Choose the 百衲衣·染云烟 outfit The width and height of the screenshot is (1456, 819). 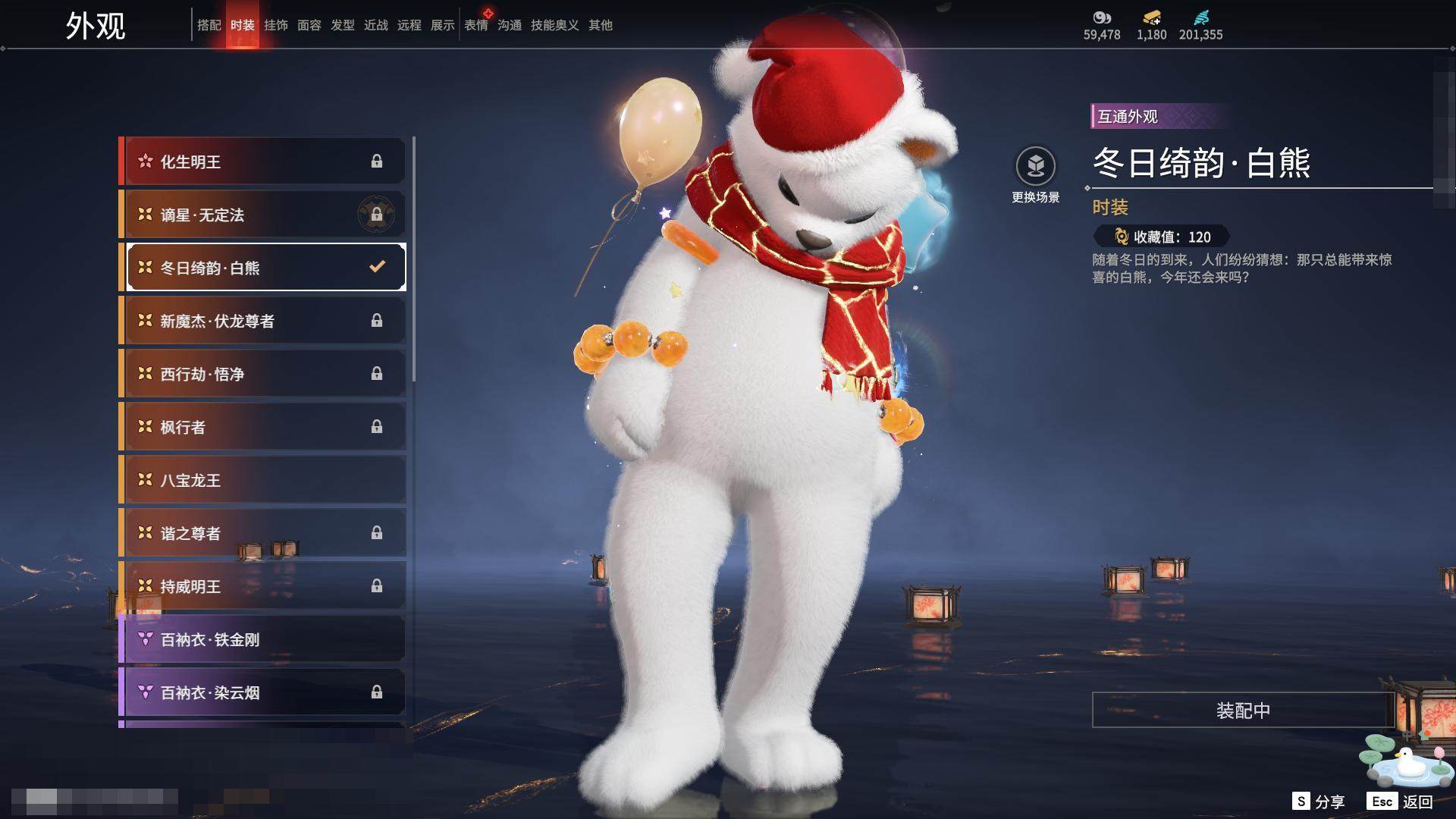pyautogui.click(x=264, y=692)
